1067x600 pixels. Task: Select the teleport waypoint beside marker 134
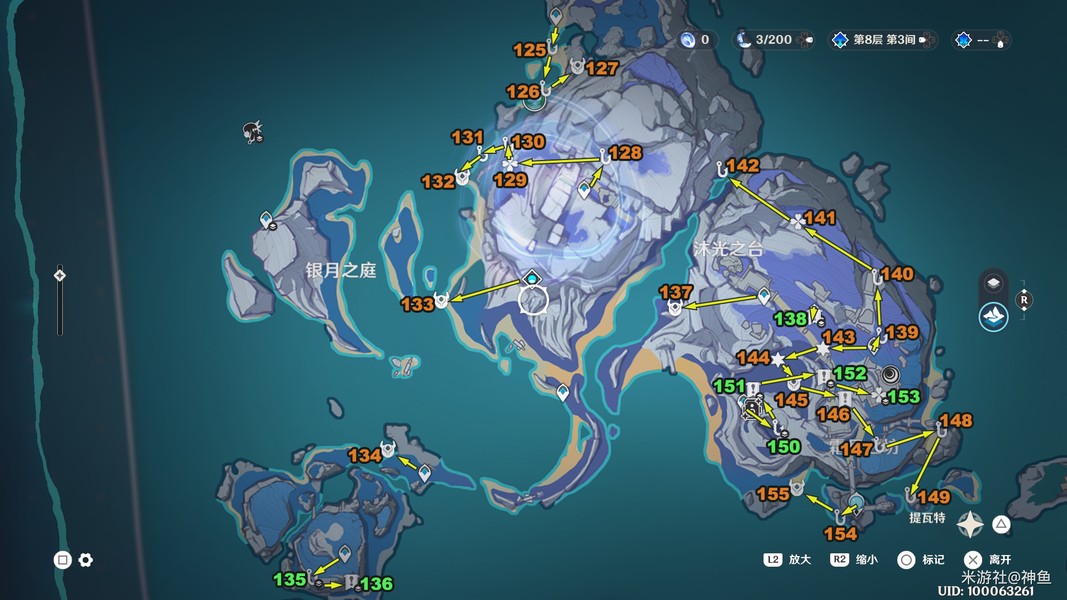pyautogui.click(x=424, y=472)
